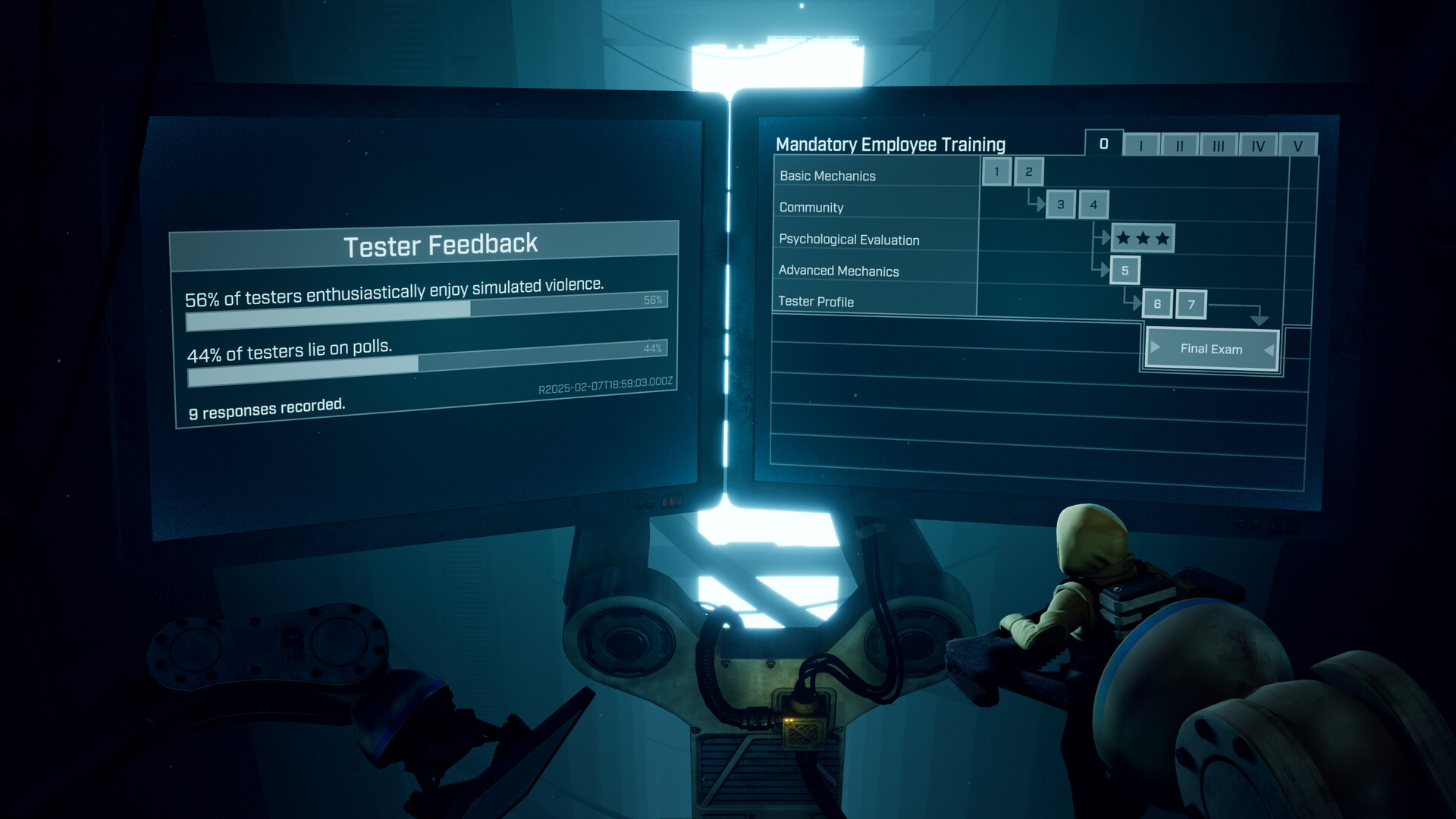This screenshot has height=819, width=1456.
Task: Toggle the second Psychological Evaluation star
Action: pyautogui.click(x=1143, y=238)
